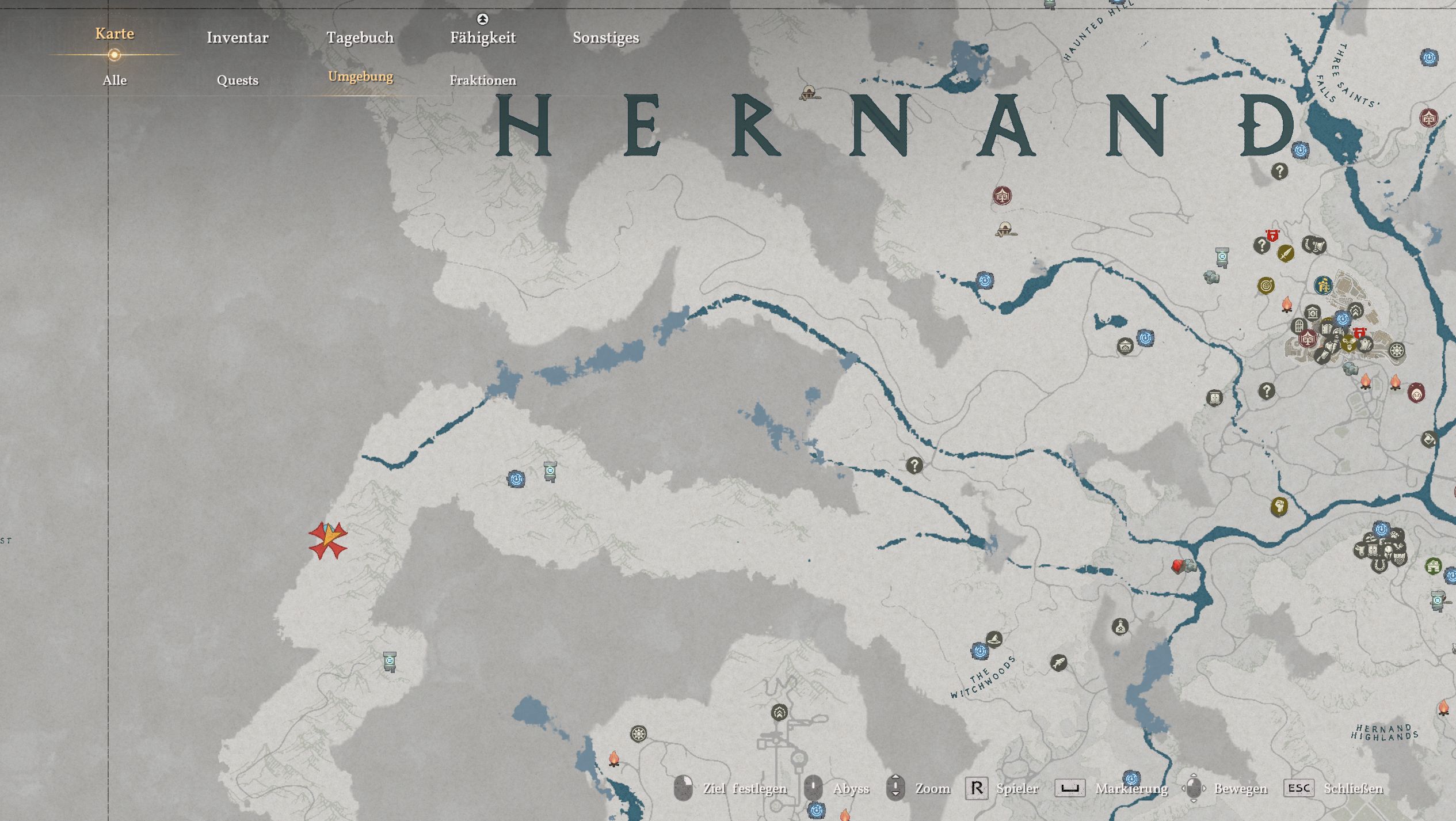
Task: Select the Karte tab
Action: [115, 33]
